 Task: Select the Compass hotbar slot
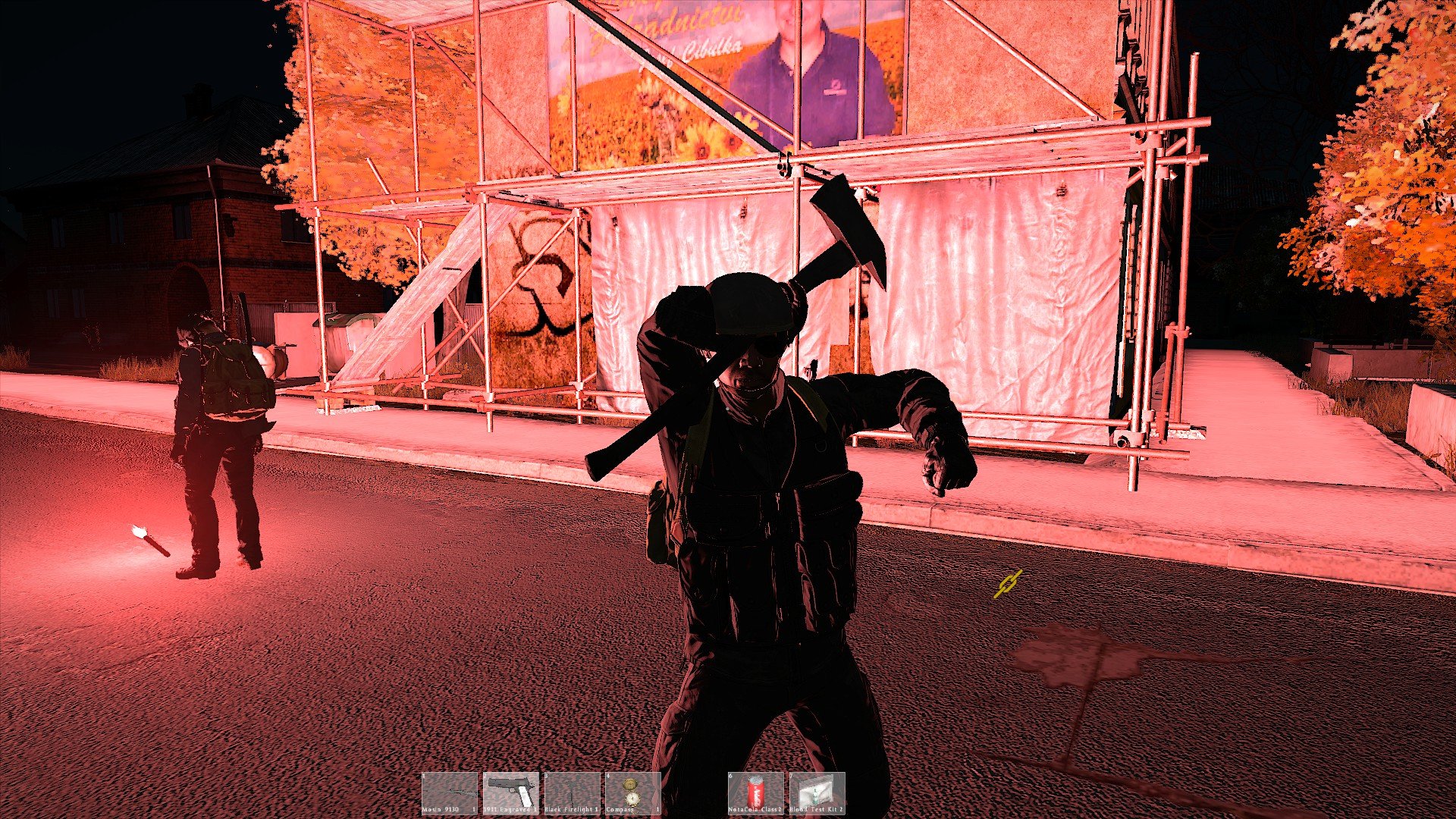pyautogui.click(x=632, y=792)
